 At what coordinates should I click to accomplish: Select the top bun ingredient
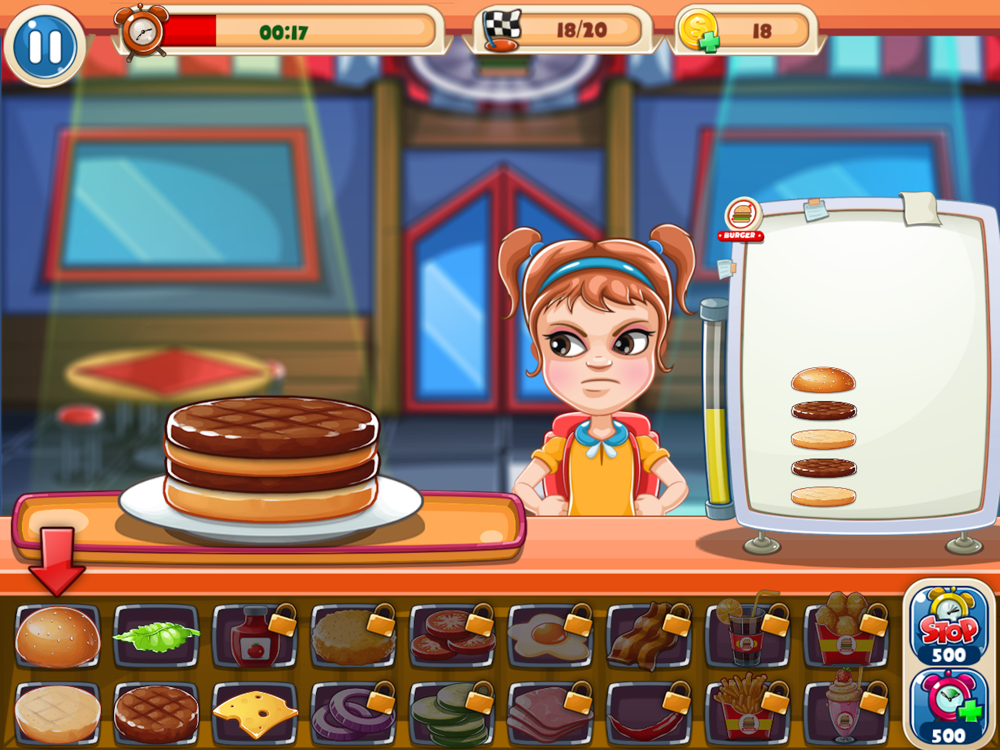(x=58, y=637)
